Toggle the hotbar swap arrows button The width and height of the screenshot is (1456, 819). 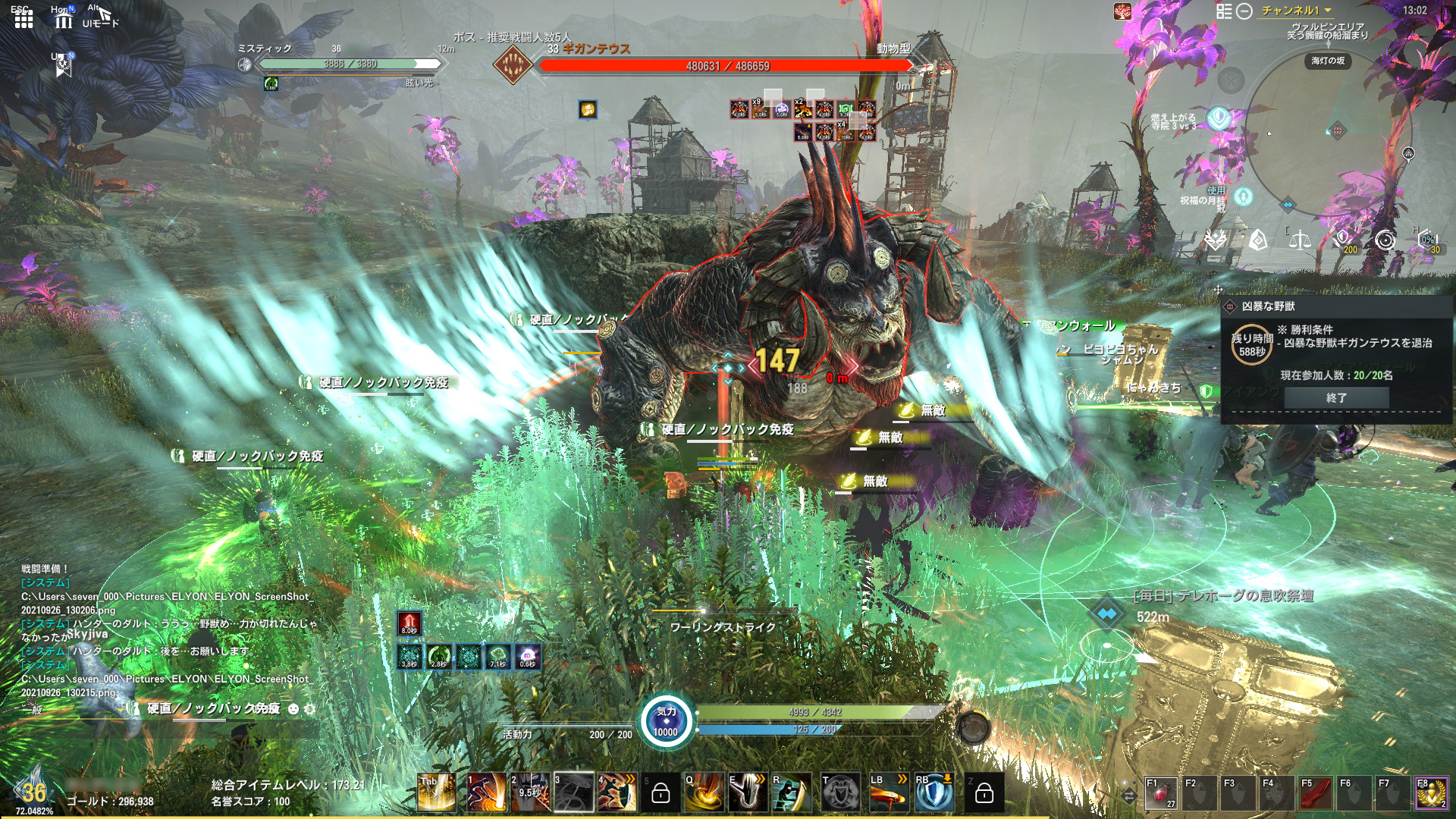(1129, 795)
